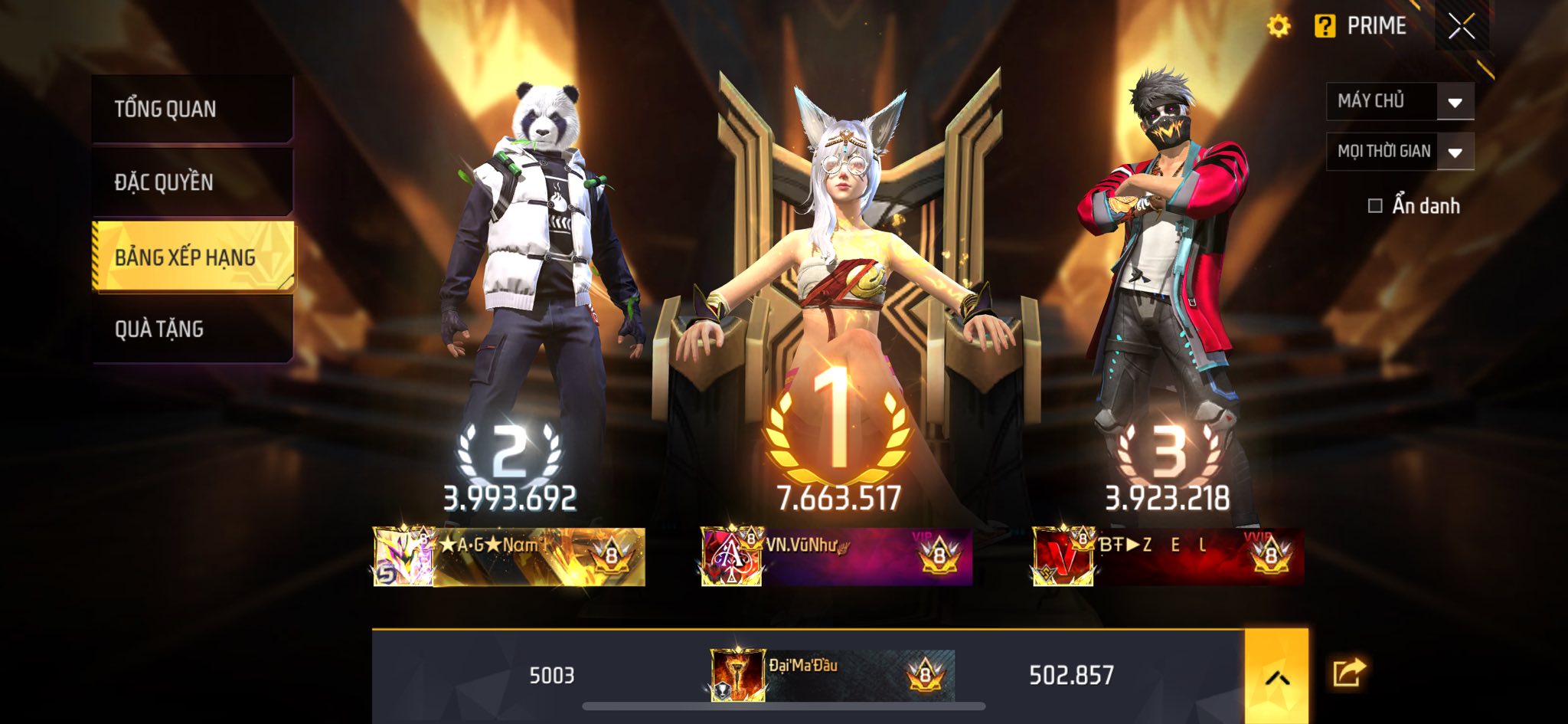The height and width of the screenshot is (724, 1568).
Task: Select first place player VN.VũNhư banner
Action: (x=837, y=557)
